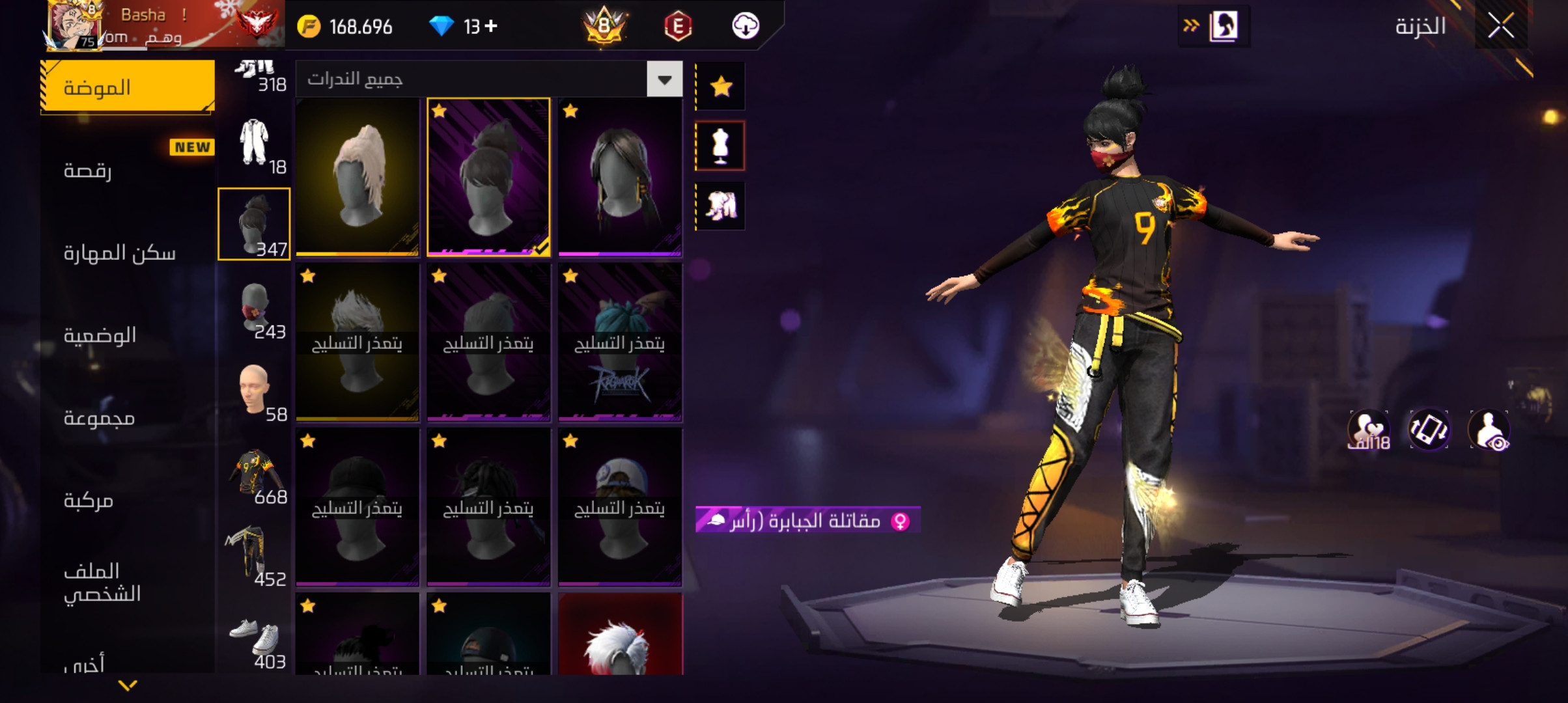
Task: Expand the جميع الندرات rarity dropdown
Action: 664,79
